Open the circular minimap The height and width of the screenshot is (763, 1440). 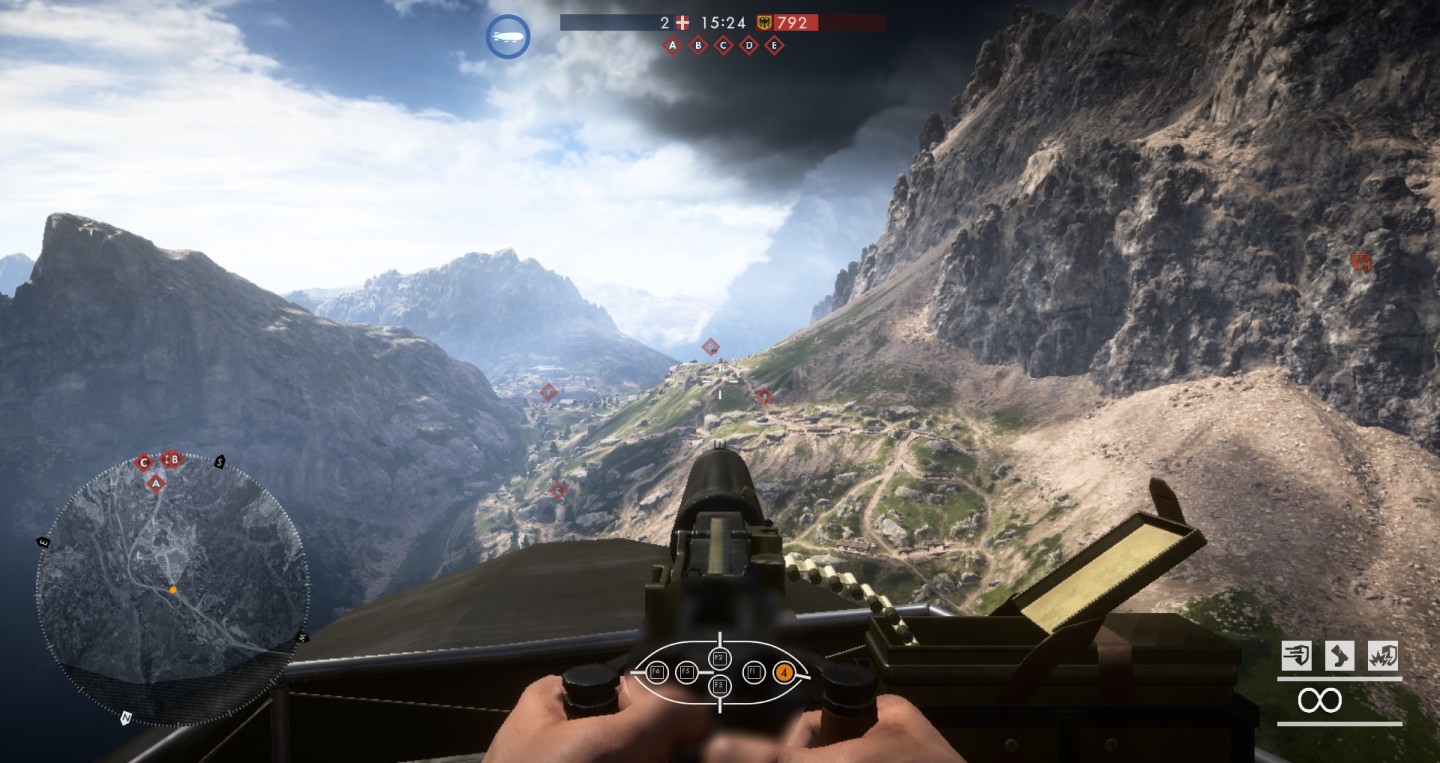pyautogui.click(x=172, y=589)
